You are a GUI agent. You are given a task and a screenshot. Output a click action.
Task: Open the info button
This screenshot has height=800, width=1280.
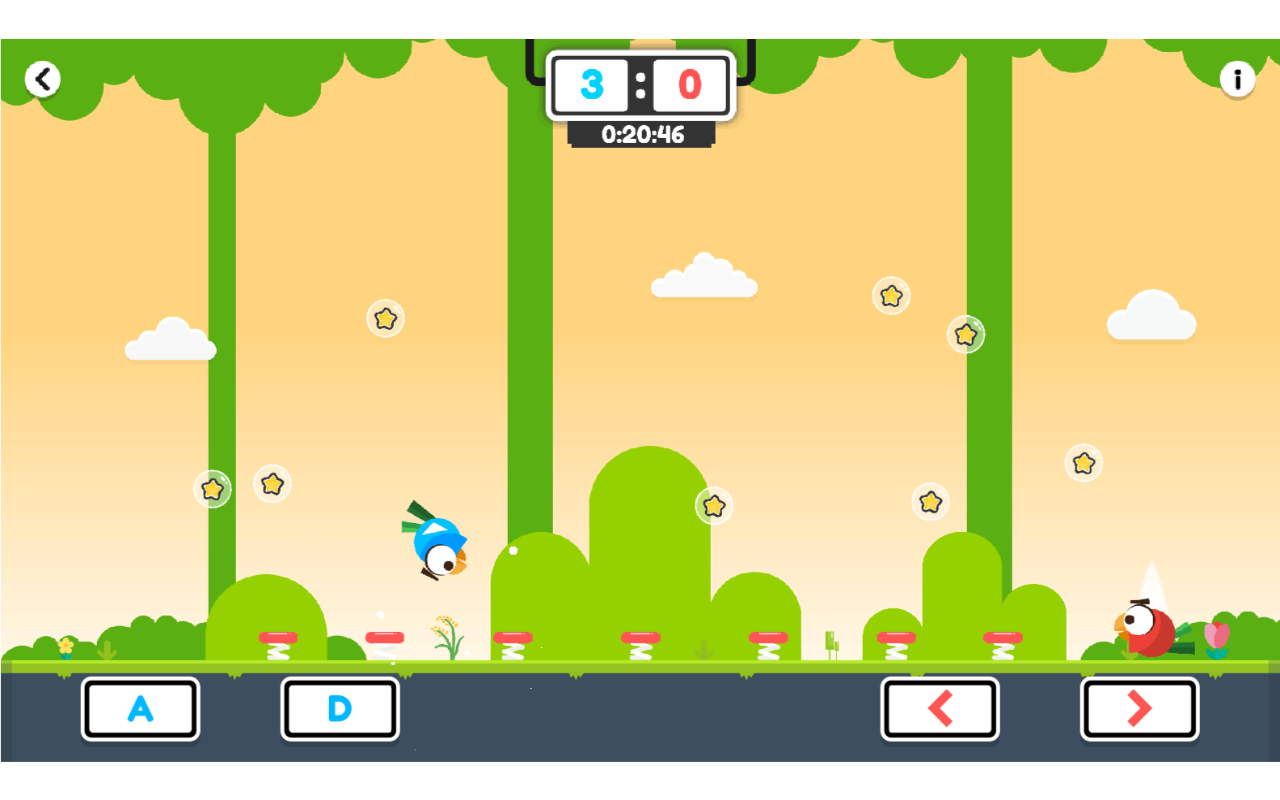1237,79
